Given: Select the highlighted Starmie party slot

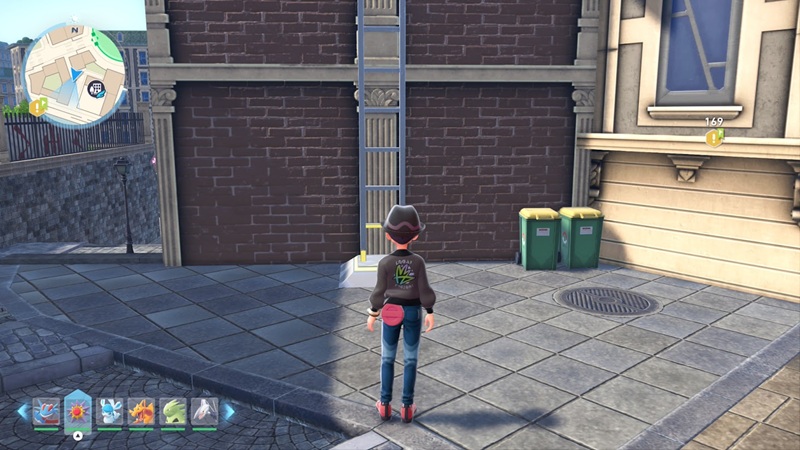Looking at the screenshot, I should click(78, 410).
